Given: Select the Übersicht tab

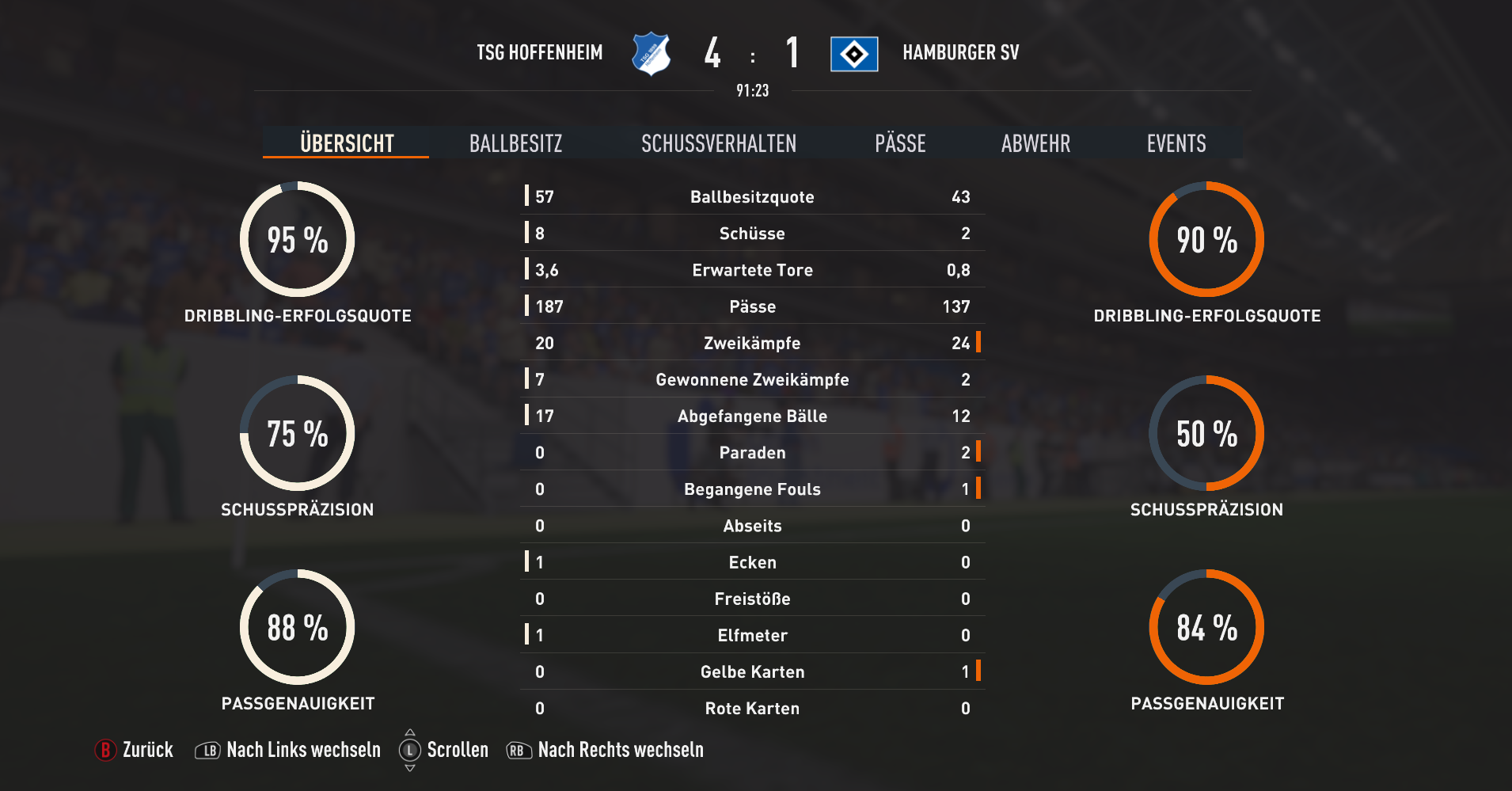Looking at the screenshot, I should point(347,143).
